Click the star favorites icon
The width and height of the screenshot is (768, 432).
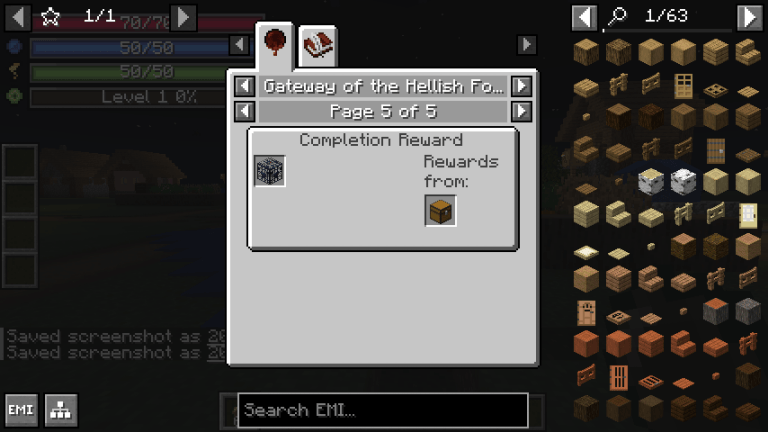click(x=51, y=17)
